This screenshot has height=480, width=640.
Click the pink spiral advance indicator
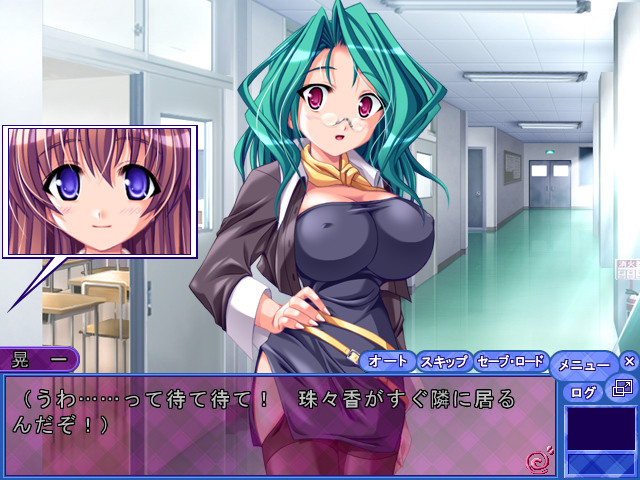pyautogui.click(x=536, y=461)
